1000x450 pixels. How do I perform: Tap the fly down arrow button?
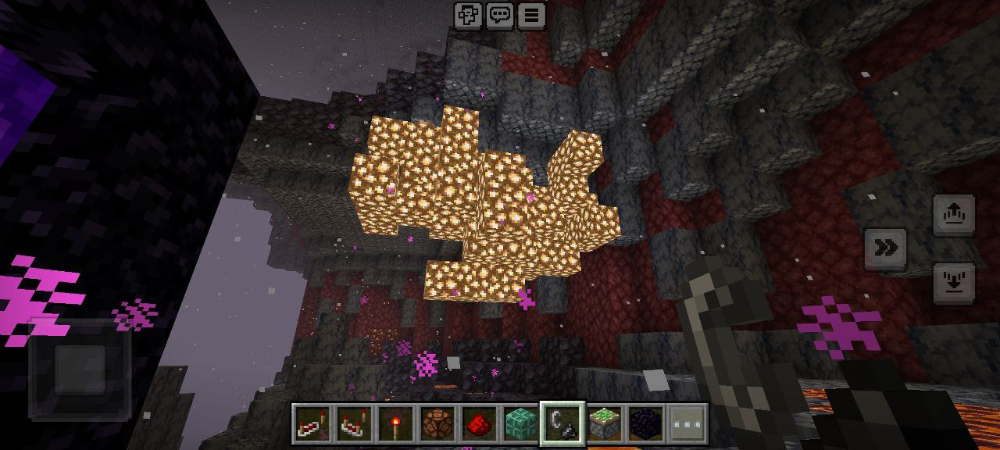point(953,283)
